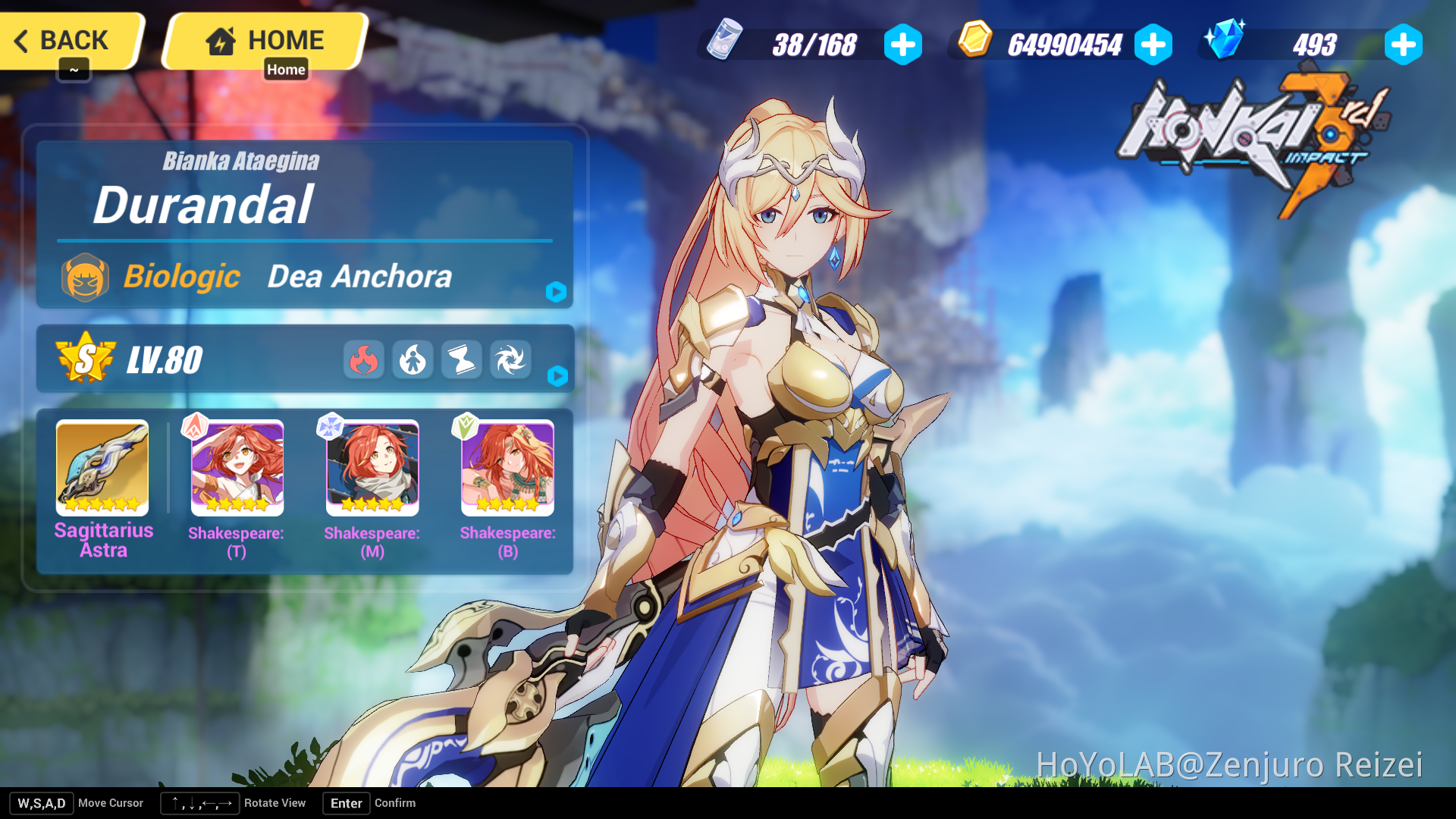Viewport: 1456px width, 819px height.
Task: Select the HOME tab
Action: point(264,39)
